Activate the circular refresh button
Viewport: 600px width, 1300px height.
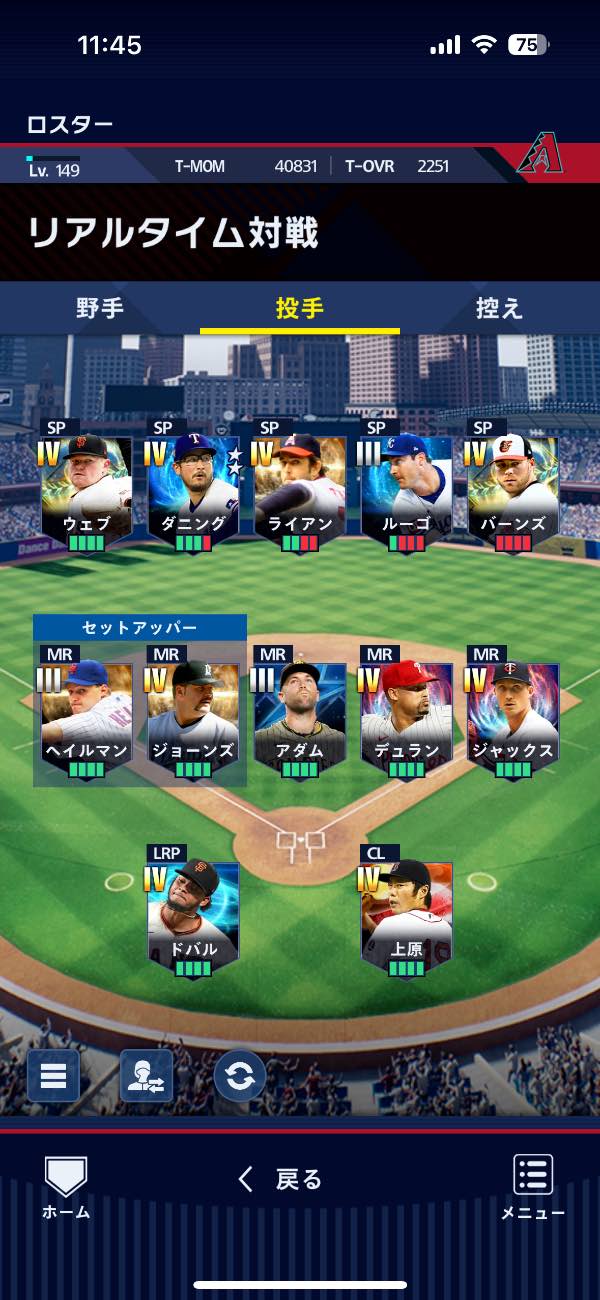tap(240, 1076)
